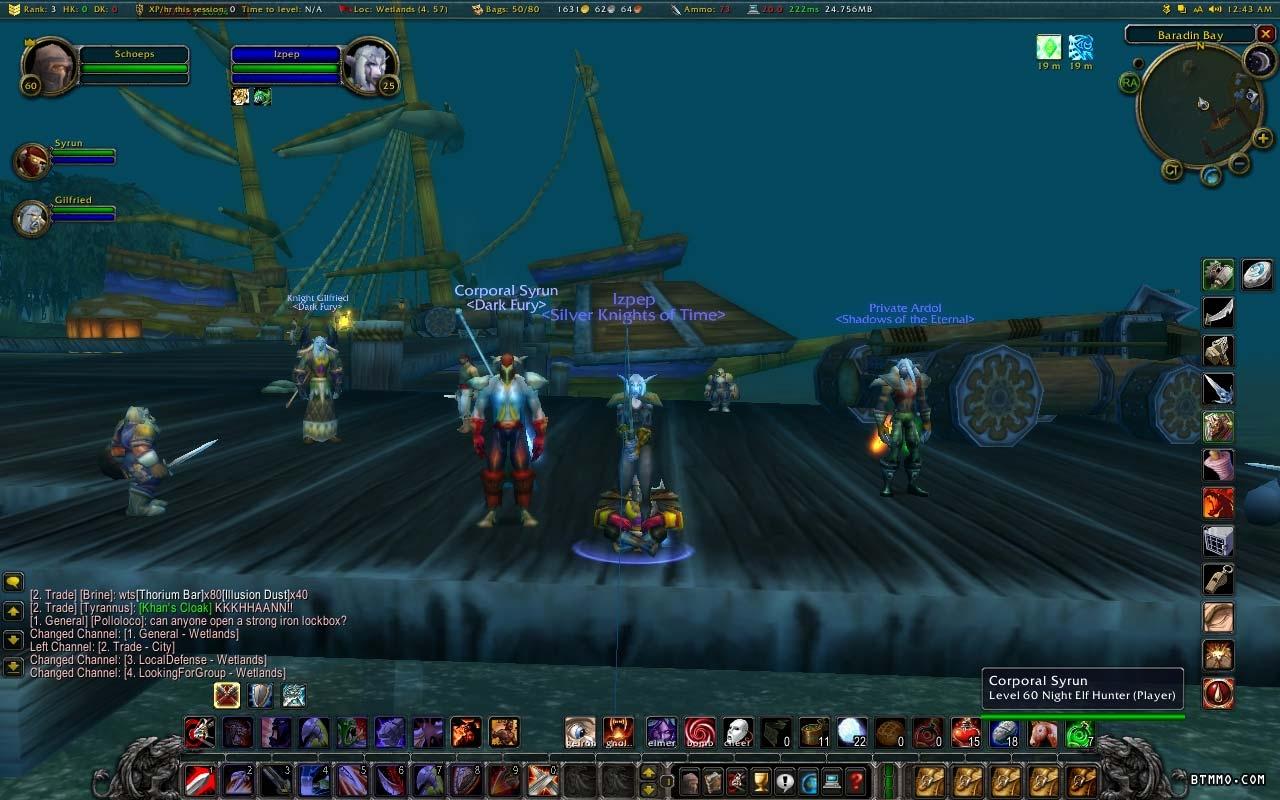Click the Schoeps player portrait
Screen dimensions: 1280x800
pyautogui.click(x=47, y=65)
